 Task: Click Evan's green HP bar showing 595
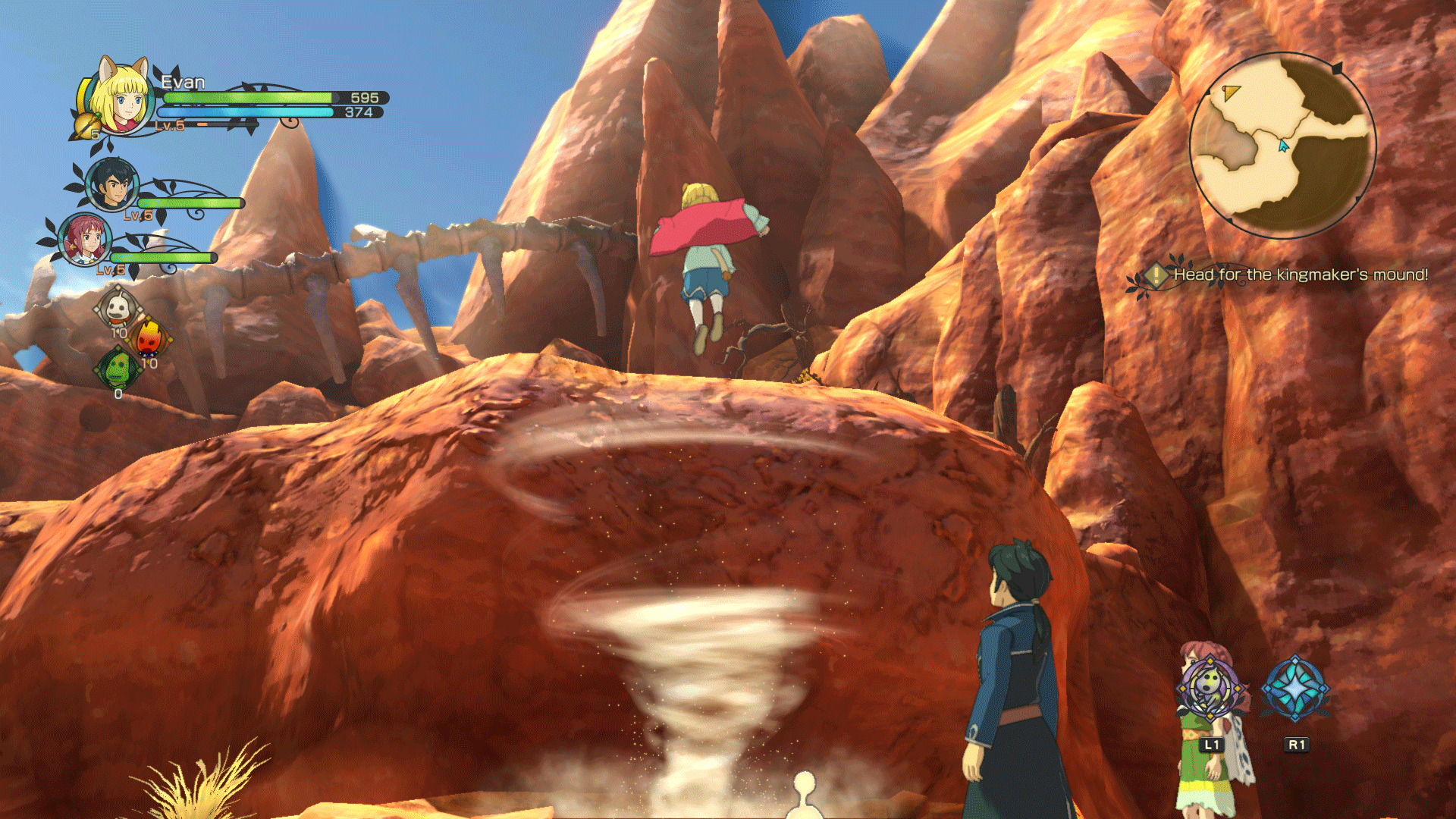click(x=250, y=99)
